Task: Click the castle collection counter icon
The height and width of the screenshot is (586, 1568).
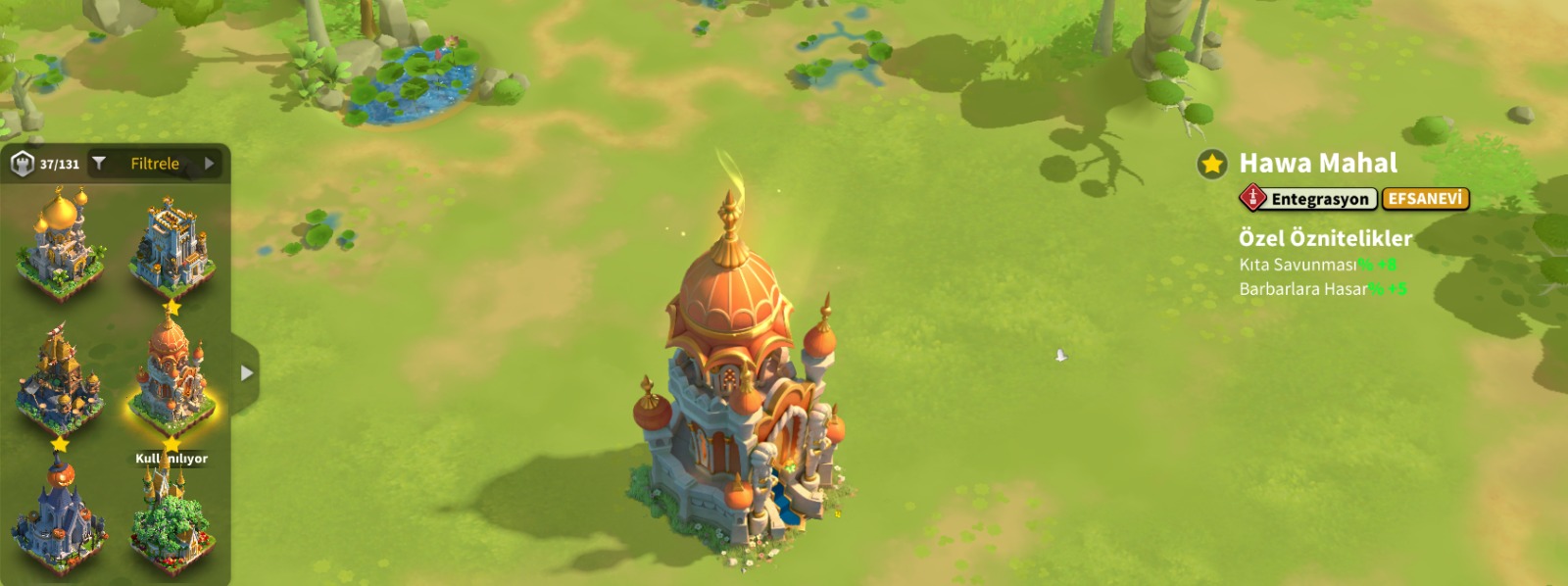Action: (x=23, y=164)
